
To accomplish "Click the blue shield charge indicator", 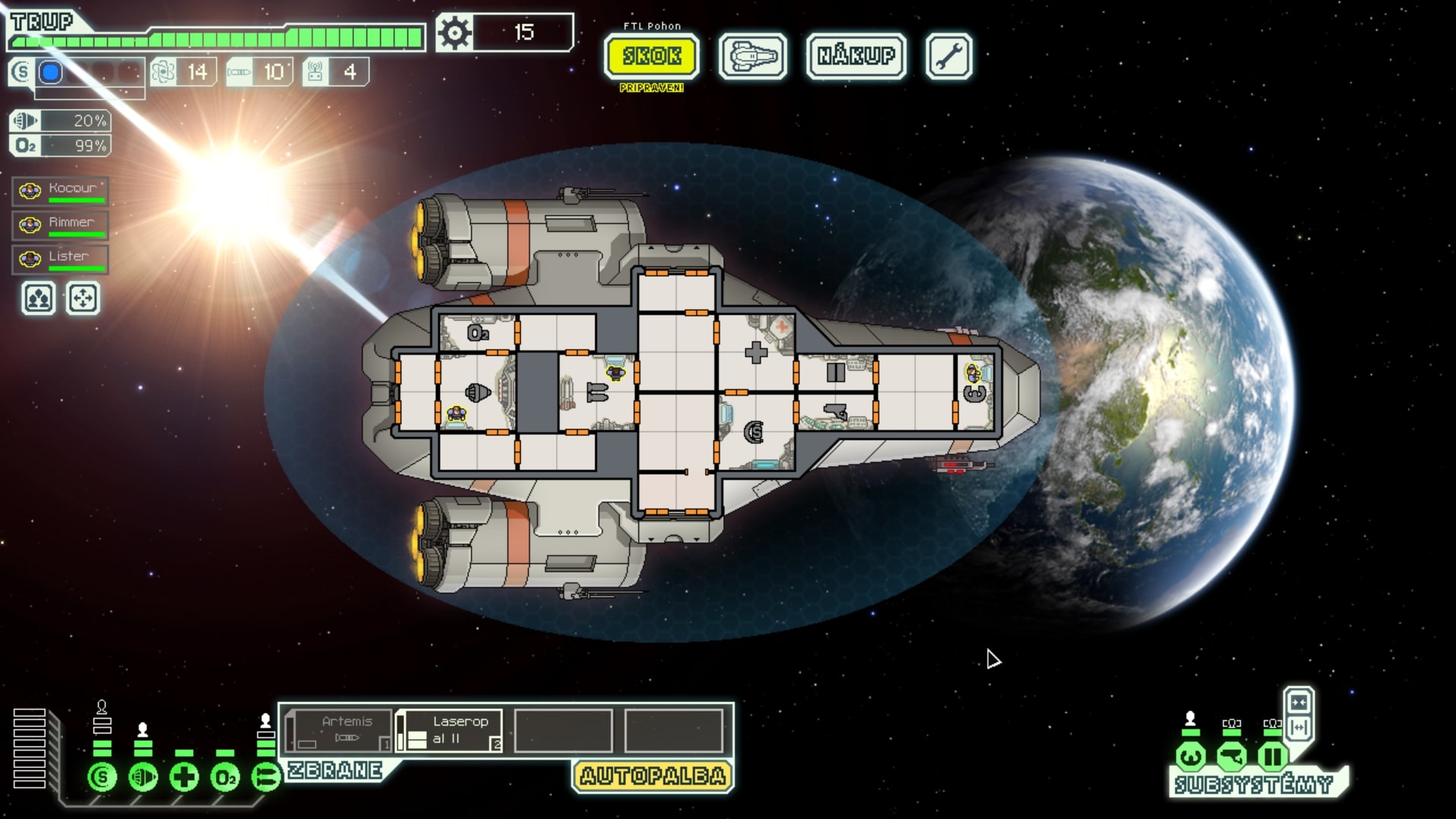I will pos(49,72).
